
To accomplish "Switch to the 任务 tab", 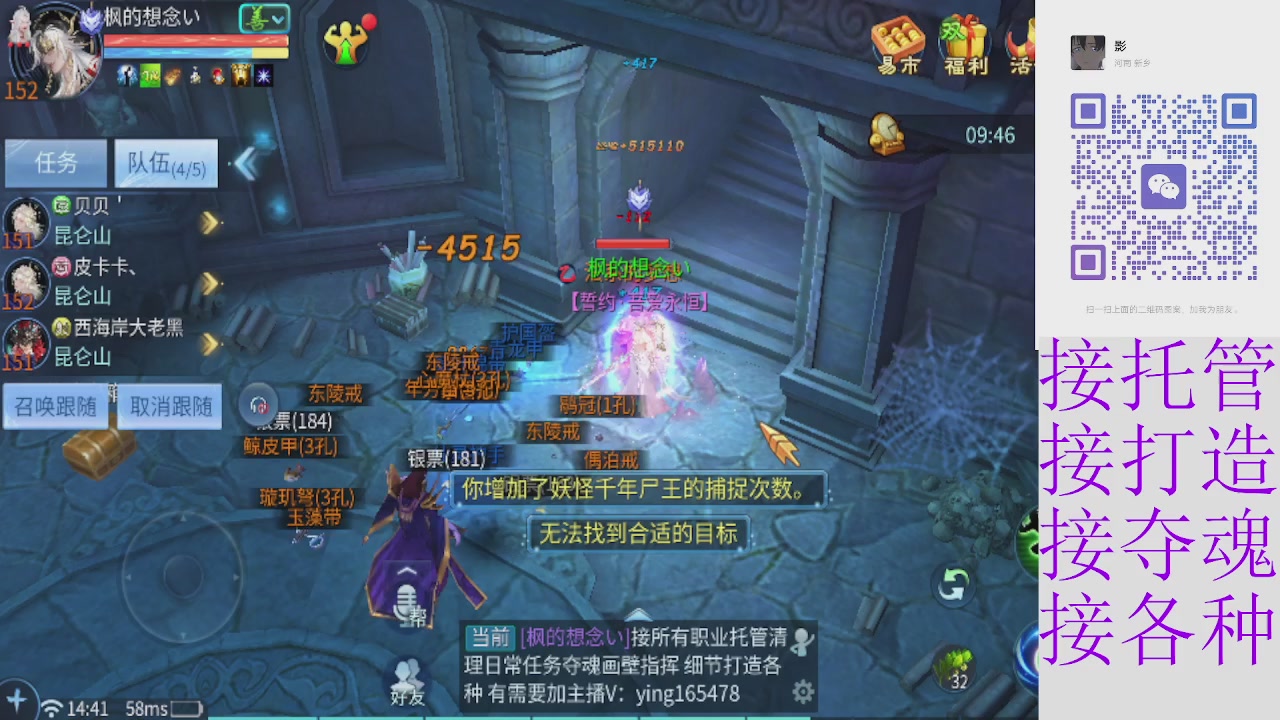I will click(55, 163).
